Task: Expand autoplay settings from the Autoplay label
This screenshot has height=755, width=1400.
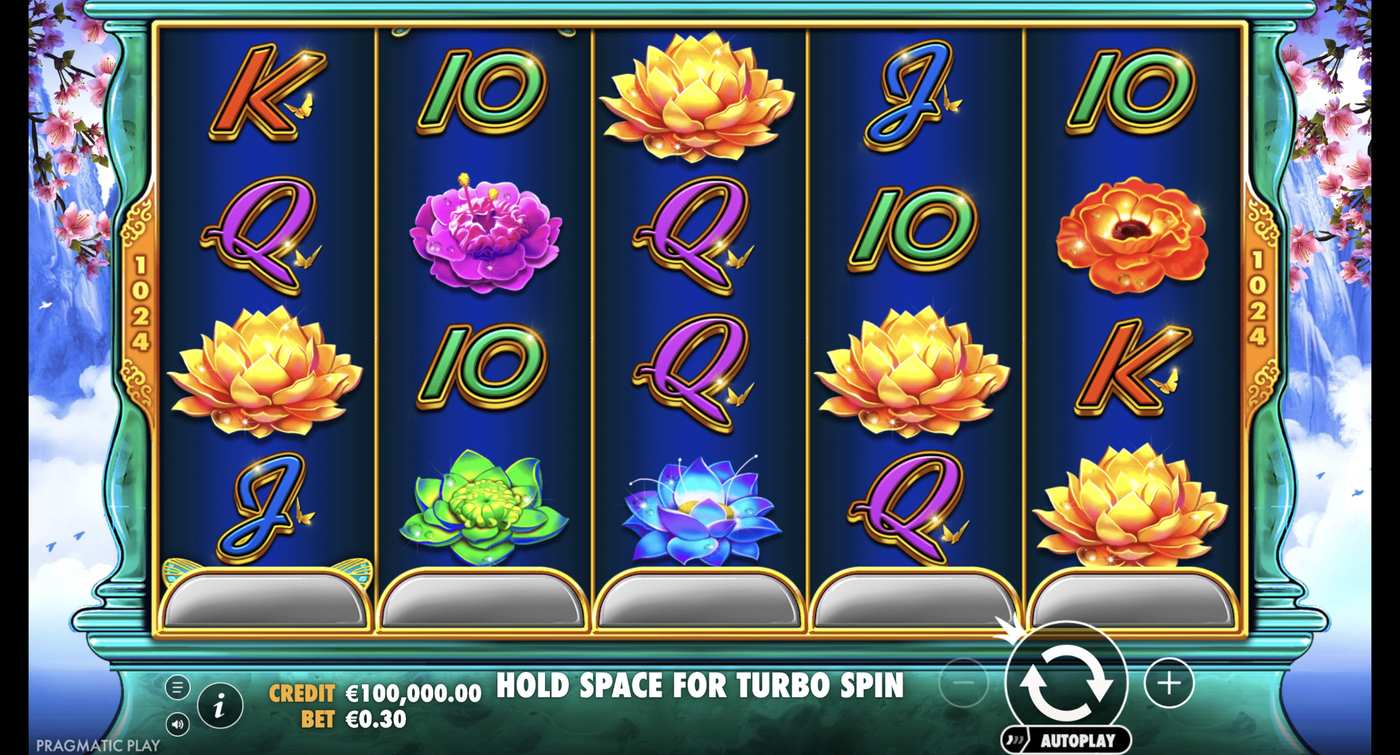Action: click(1064, 739)
